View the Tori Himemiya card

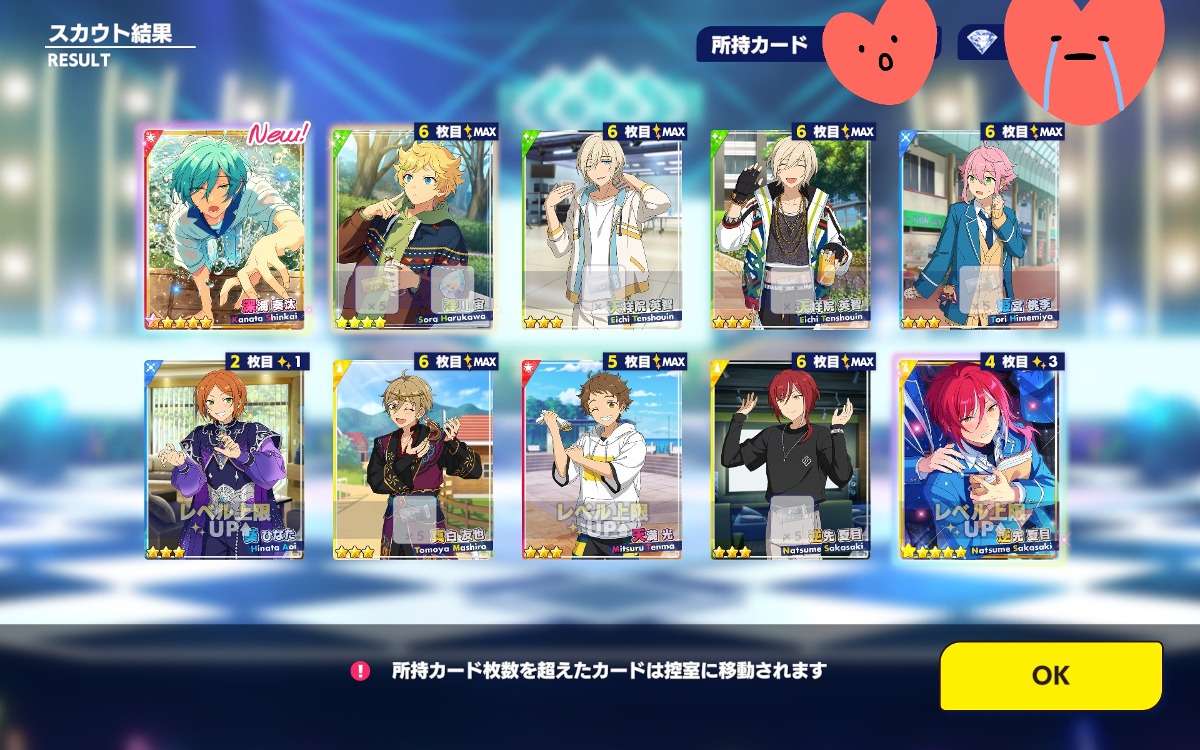[x=980, y=228]
